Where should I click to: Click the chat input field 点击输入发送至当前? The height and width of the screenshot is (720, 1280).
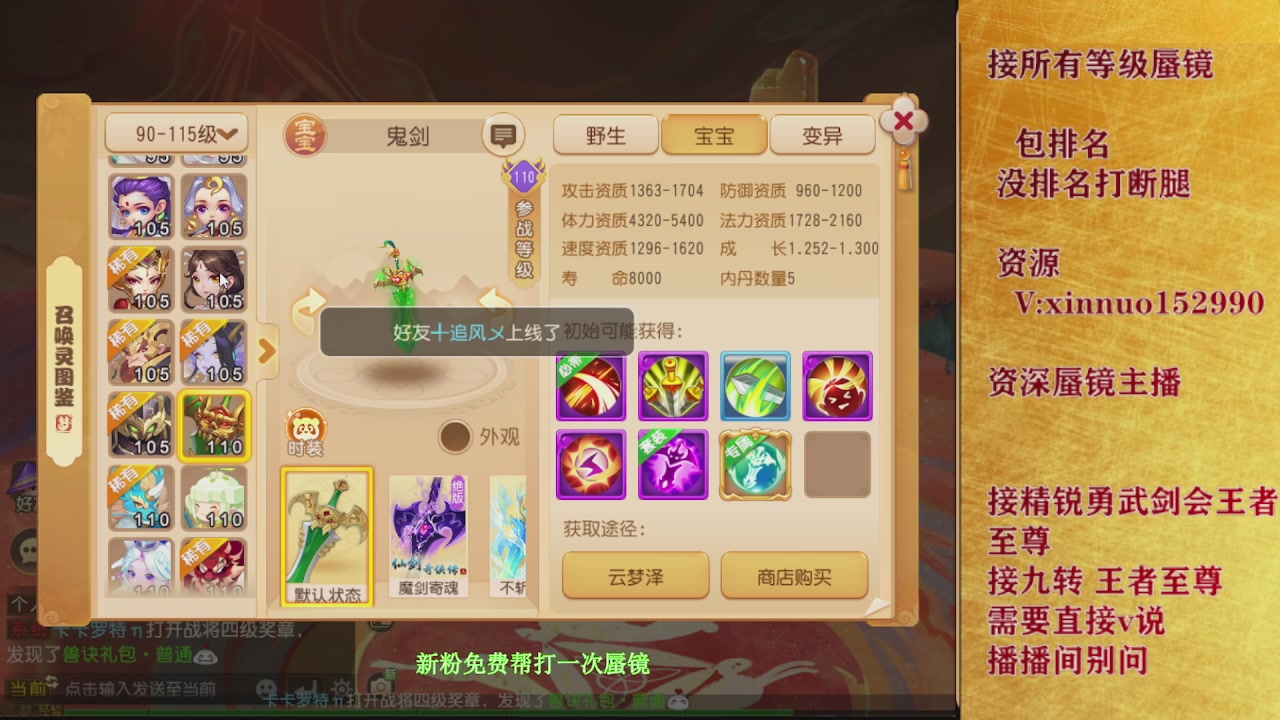140,686
